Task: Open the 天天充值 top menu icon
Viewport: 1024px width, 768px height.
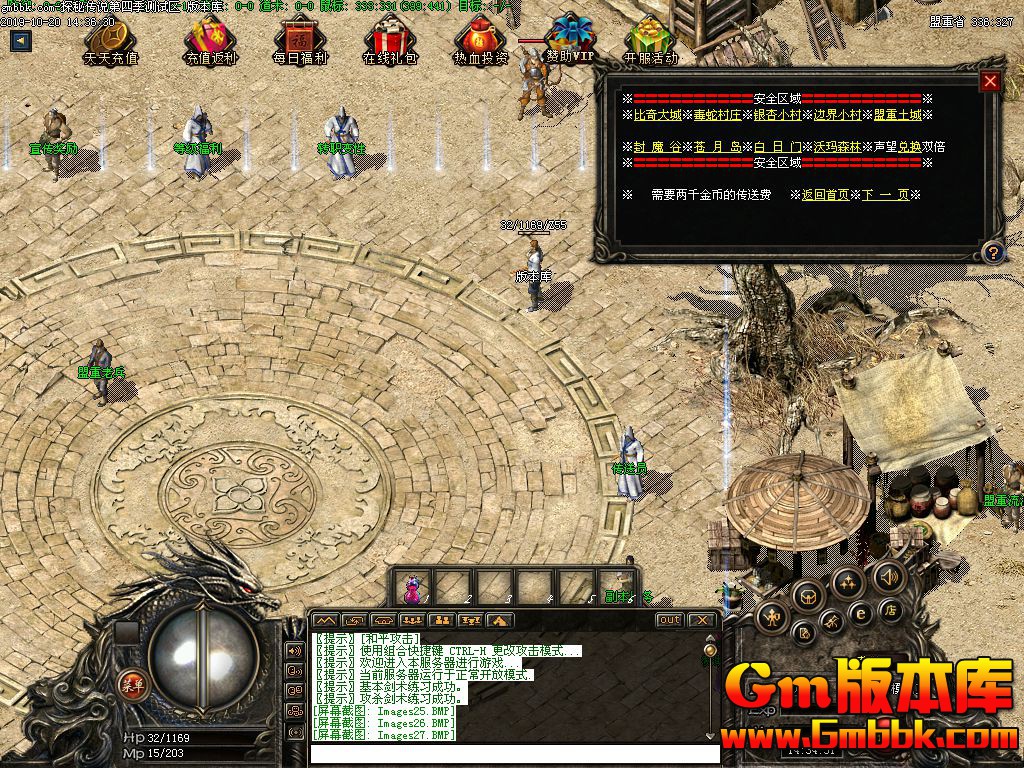Action: [110, 40]
